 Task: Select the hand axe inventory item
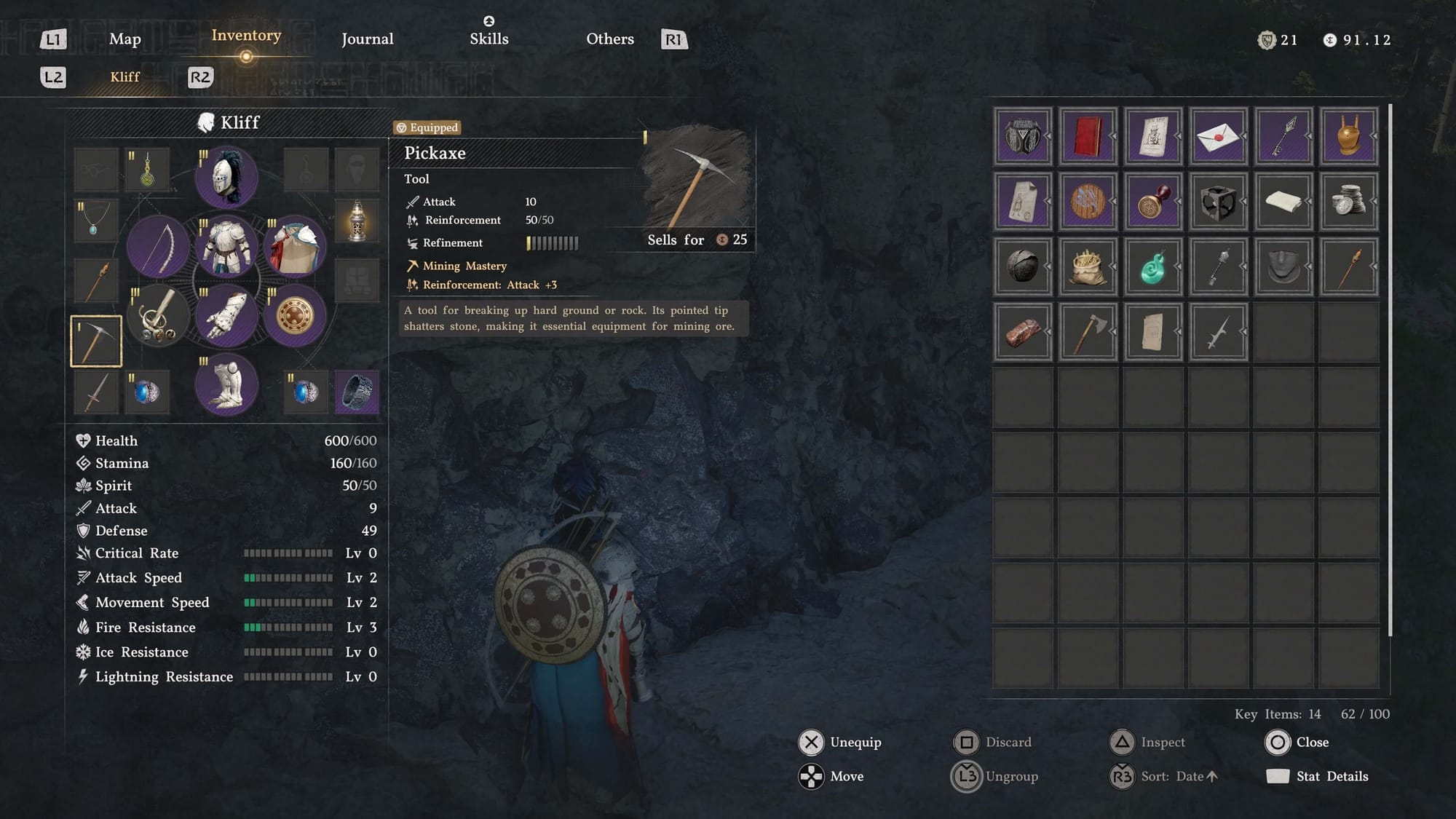(1088, 332)
